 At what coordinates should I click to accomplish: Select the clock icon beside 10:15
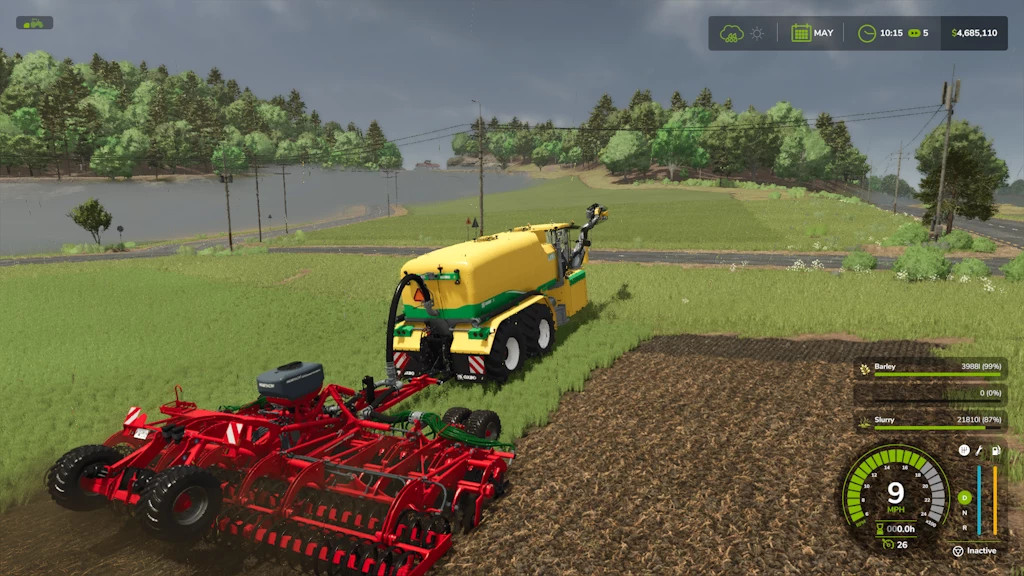pos(867,33)
